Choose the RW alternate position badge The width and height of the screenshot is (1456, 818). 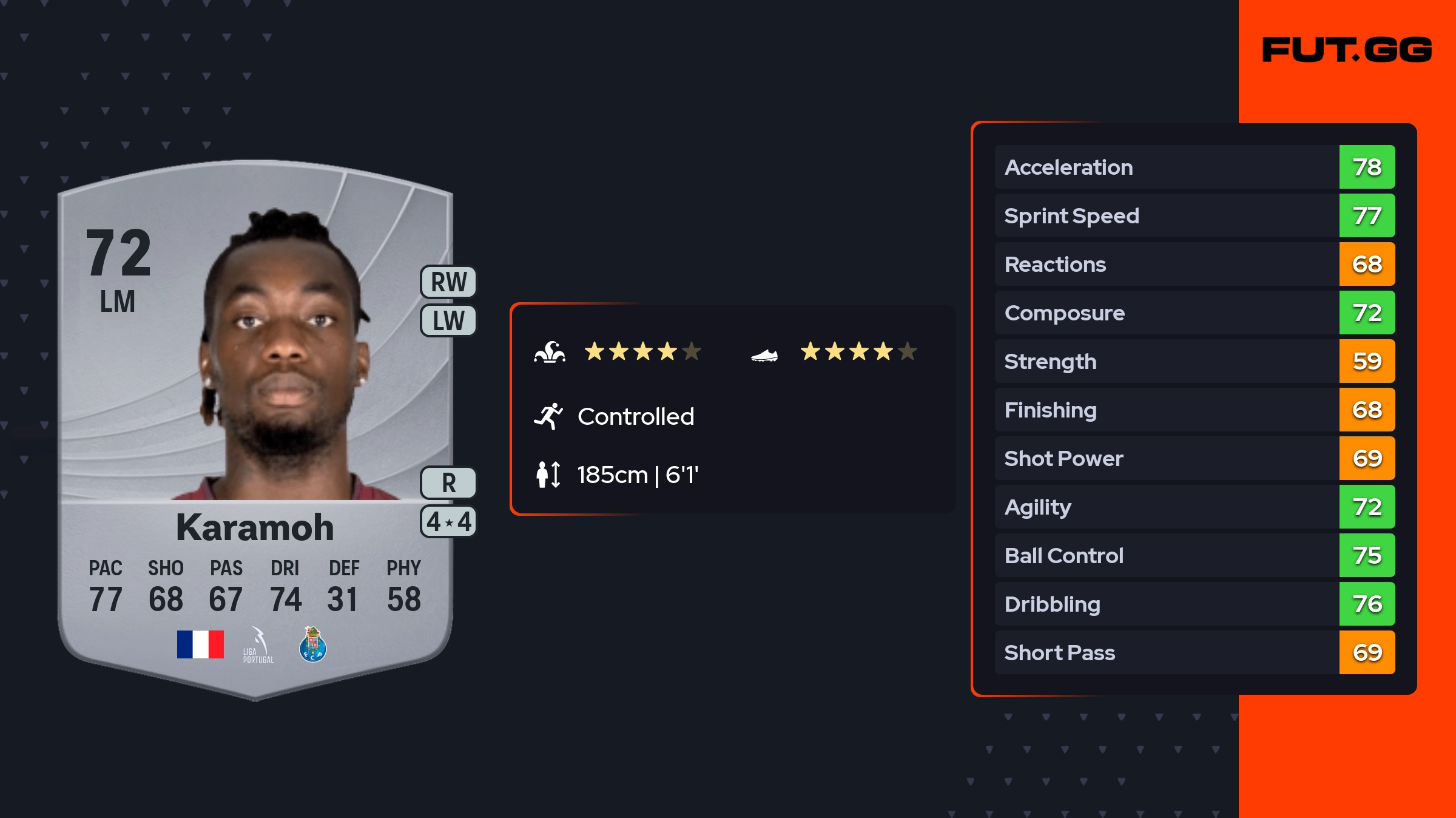click(448, 282)
